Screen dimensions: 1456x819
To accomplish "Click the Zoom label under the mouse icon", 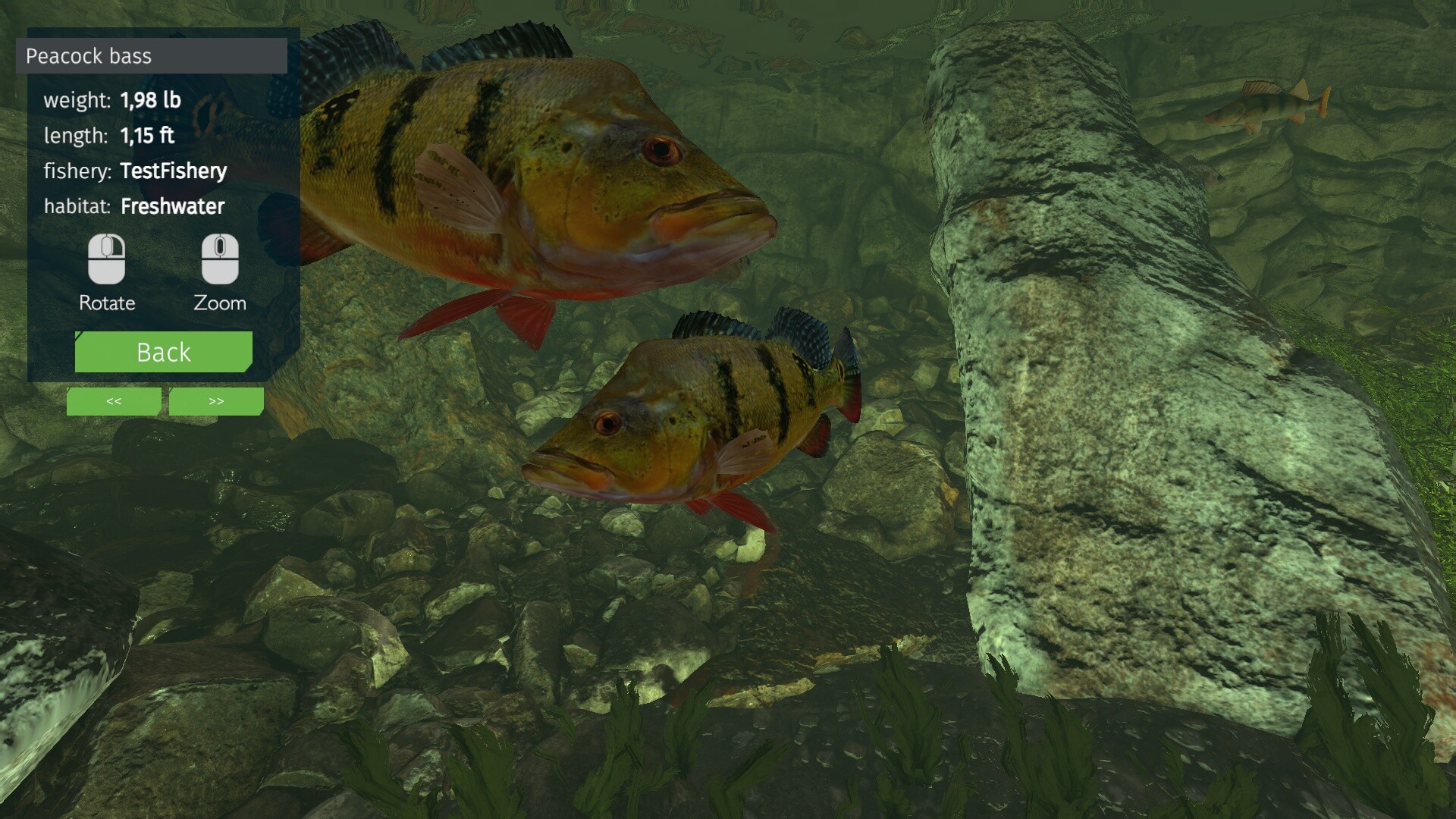I will click(218, 303).
